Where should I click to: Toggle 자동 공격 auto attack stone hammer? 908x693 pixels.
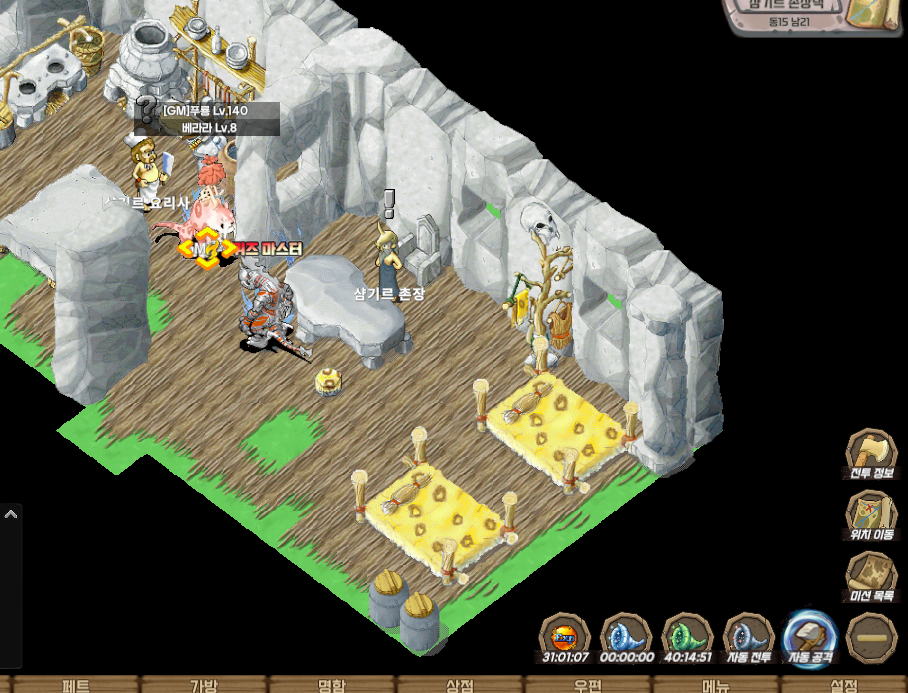click(810, 636)
